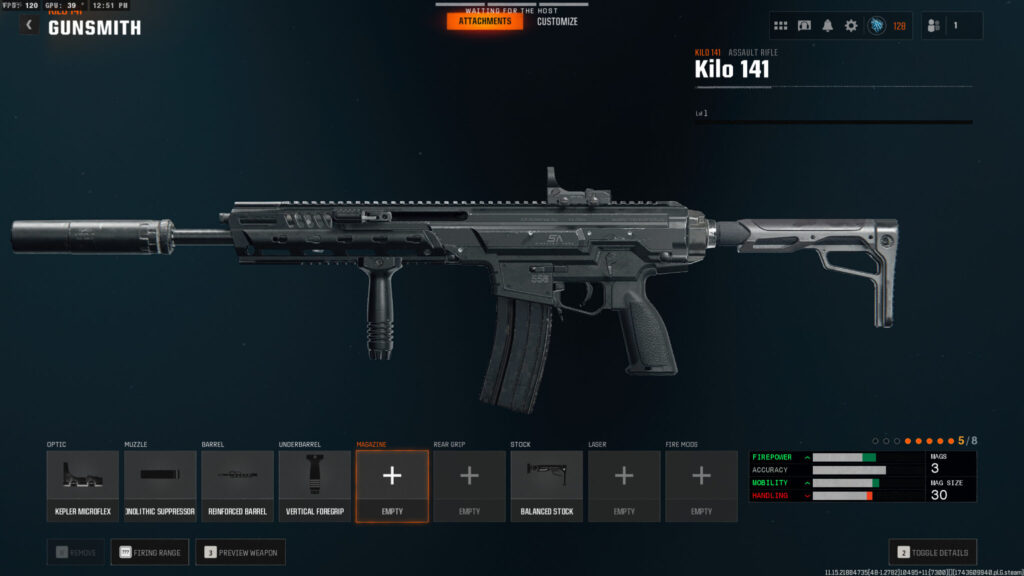The image size is (1024, 576).
Task: Open the Customize tab
Action: click(x=557, y=21)
